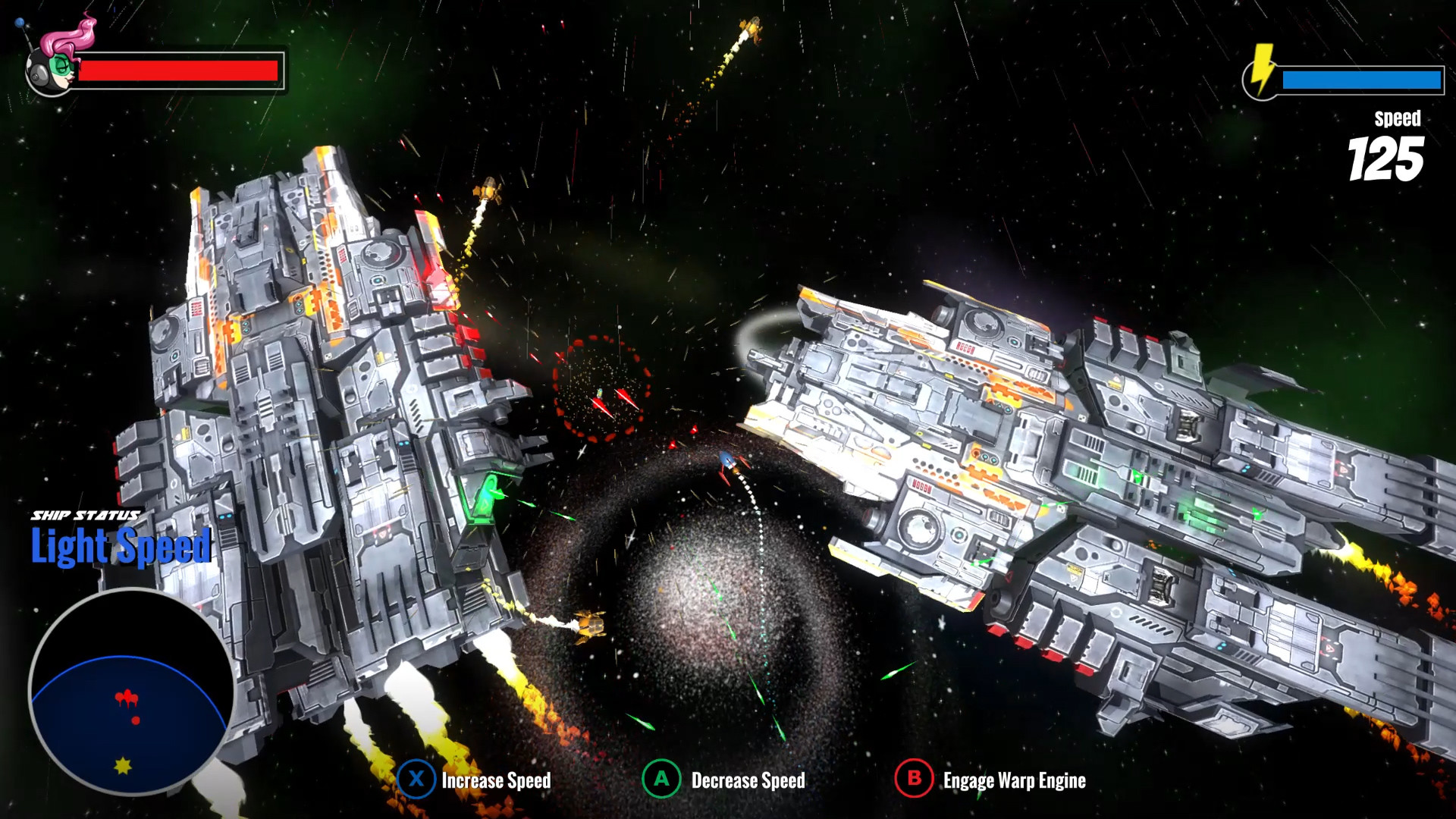Toggle the Engage Warp Engine option
The width and height of the screenshot is (1456, 819).
pyautogui.click(x=1013, y=780)
